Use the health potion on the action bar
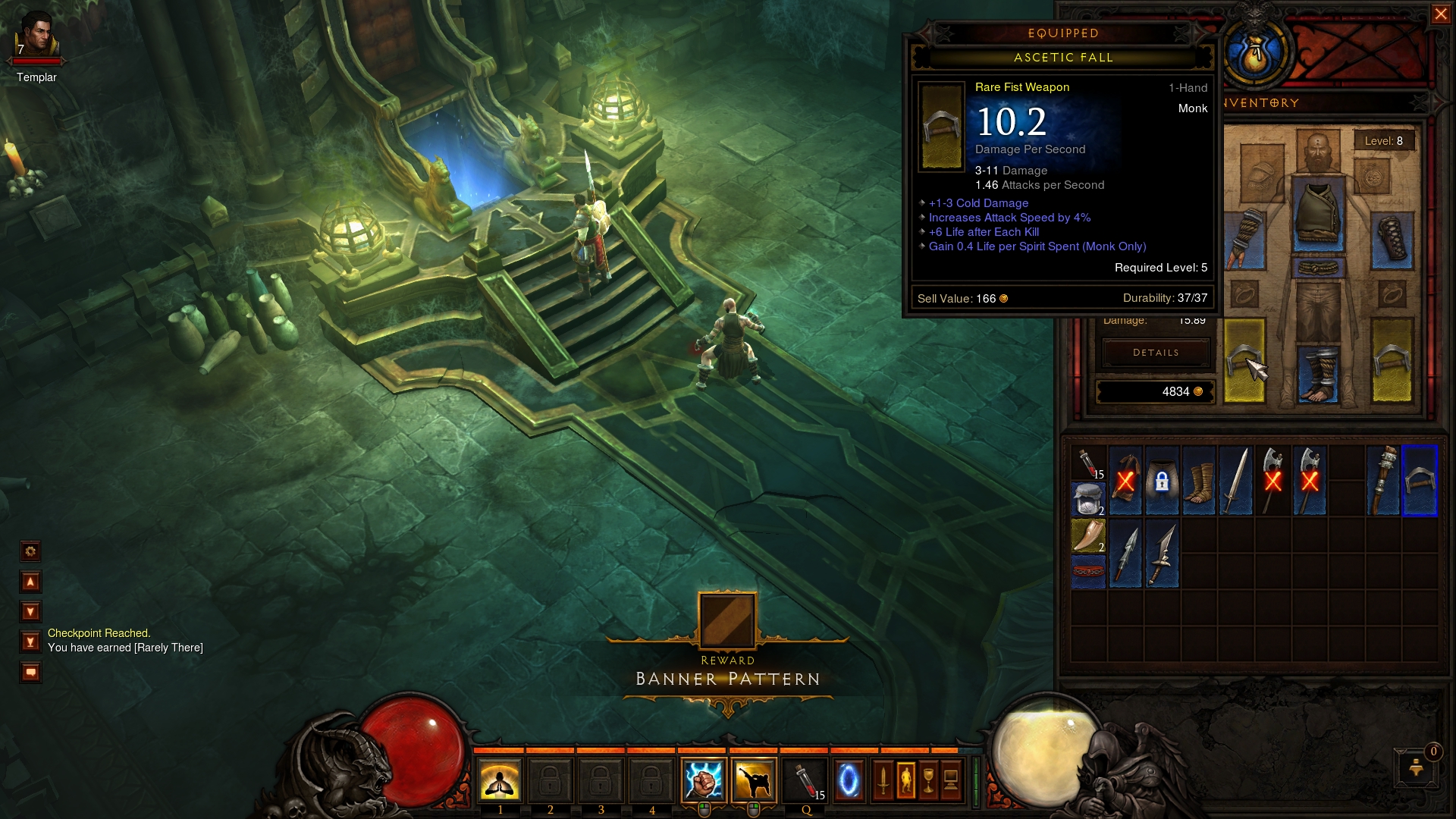This screenshot has width=1456, height=819. [805, 780]
